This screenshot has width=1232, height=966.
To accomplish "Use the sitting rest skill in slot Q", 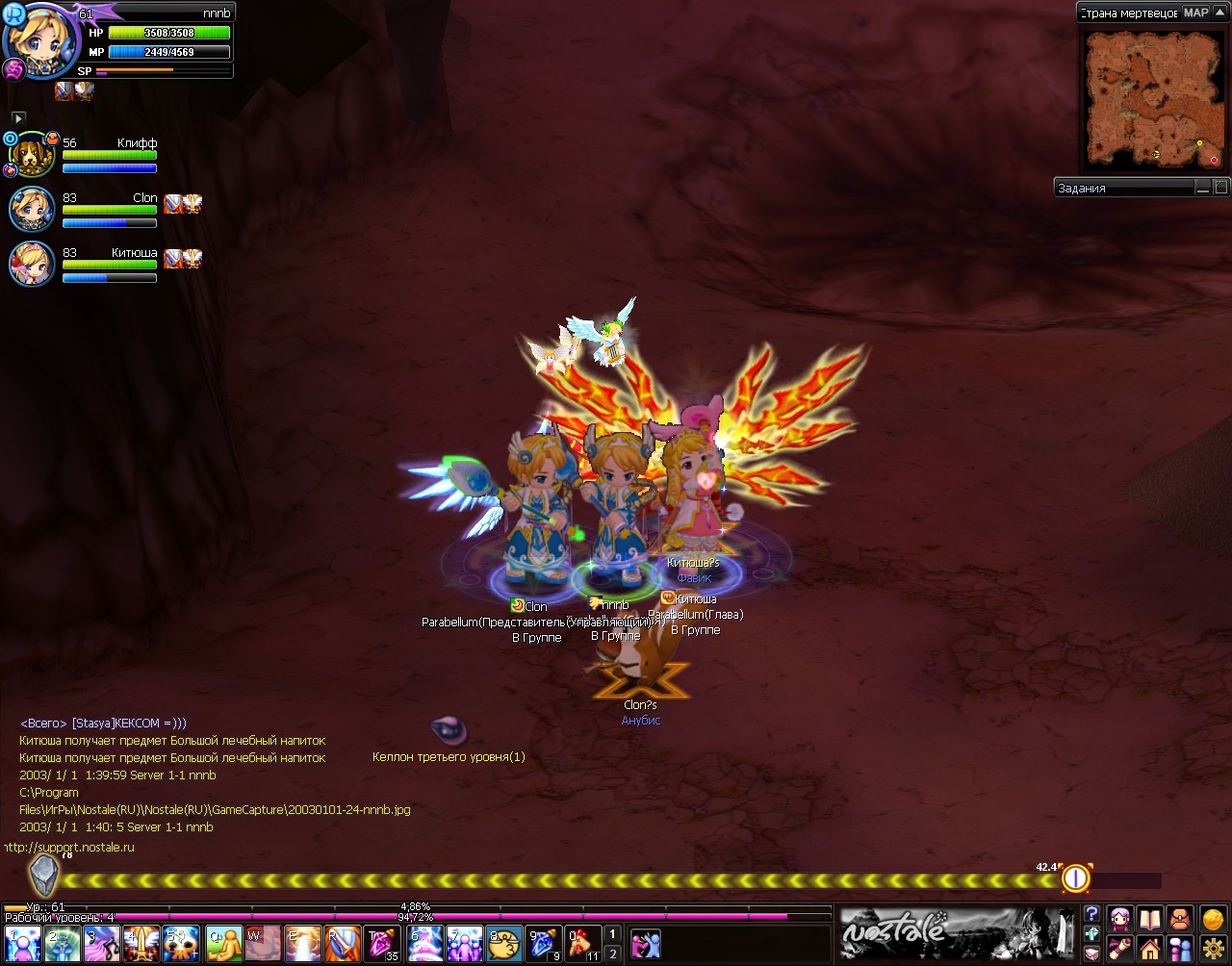I will (222, 944).
